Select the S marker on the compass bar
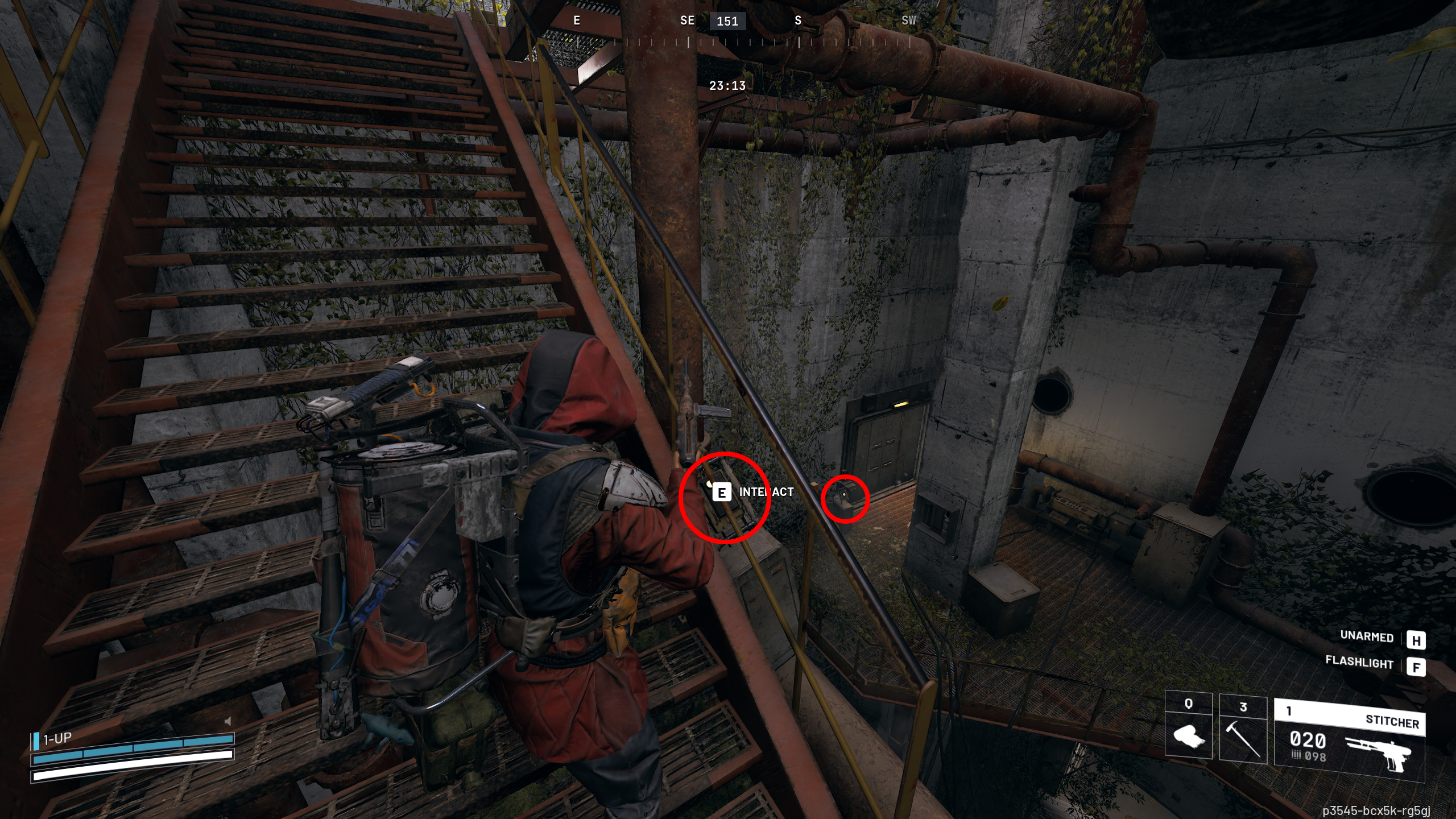This screenshot has height=819, width=1456. [798, 20]
